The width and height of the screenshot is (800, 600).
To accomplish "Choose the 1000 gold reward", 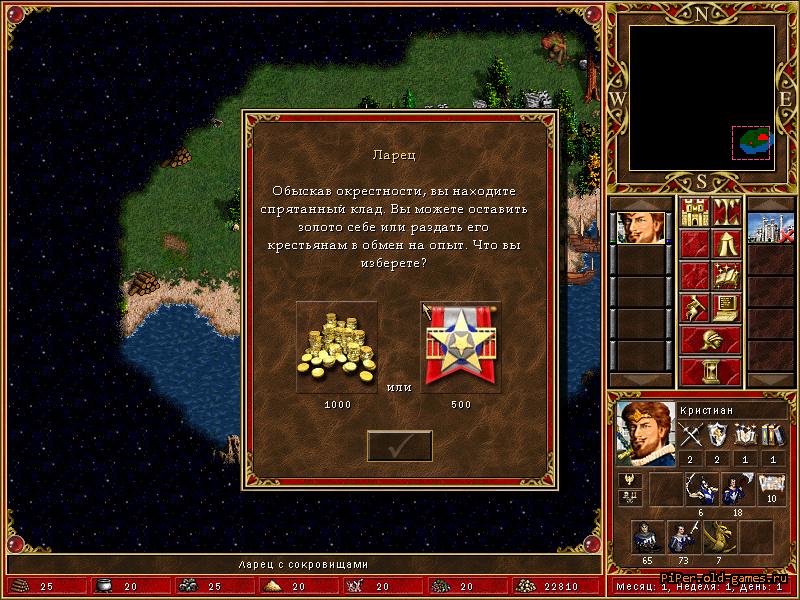I will (x=337, y=348).
